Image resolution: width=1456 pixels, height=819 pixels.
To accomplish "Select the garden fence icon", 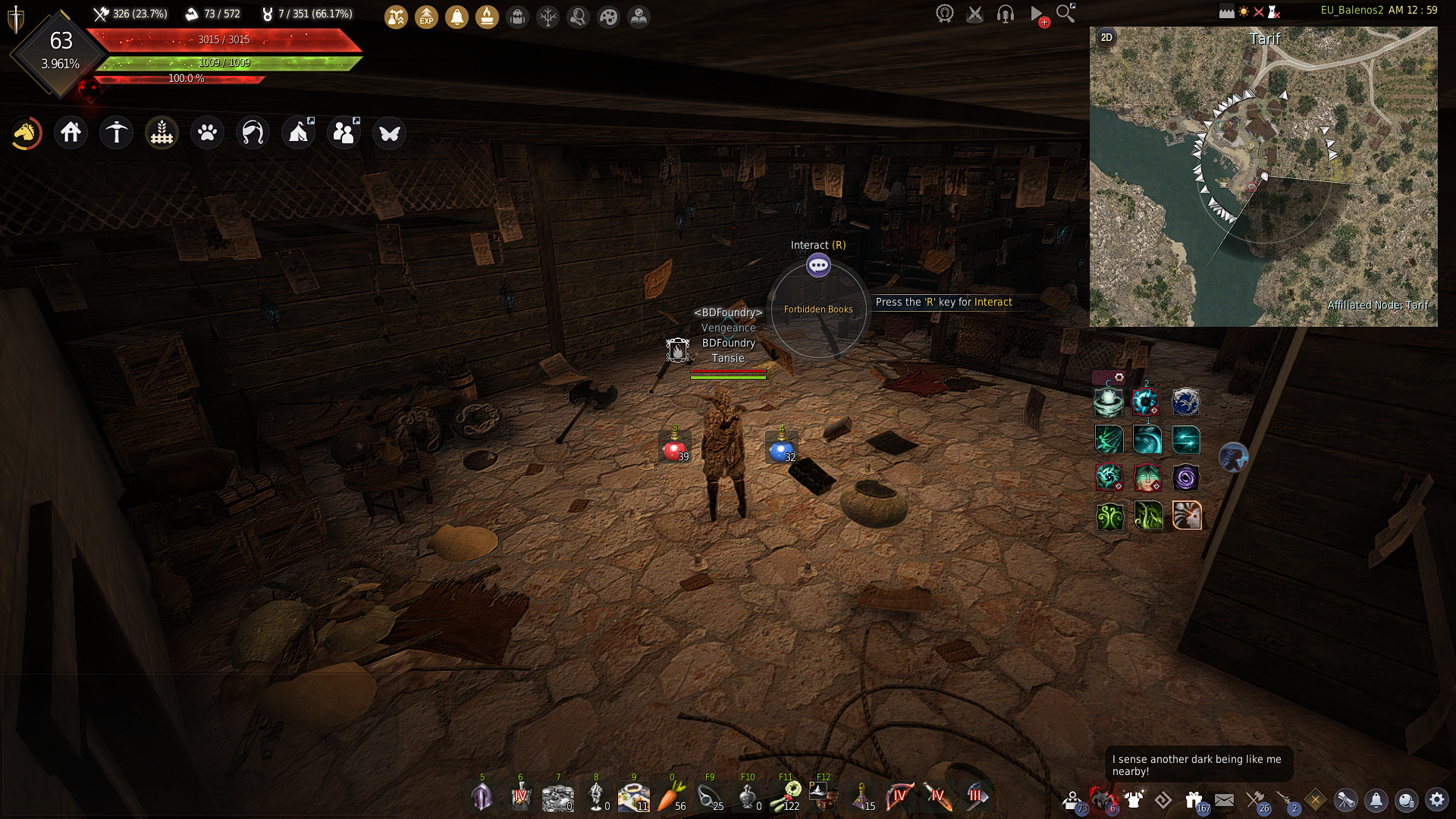I will tap(162, 133).
